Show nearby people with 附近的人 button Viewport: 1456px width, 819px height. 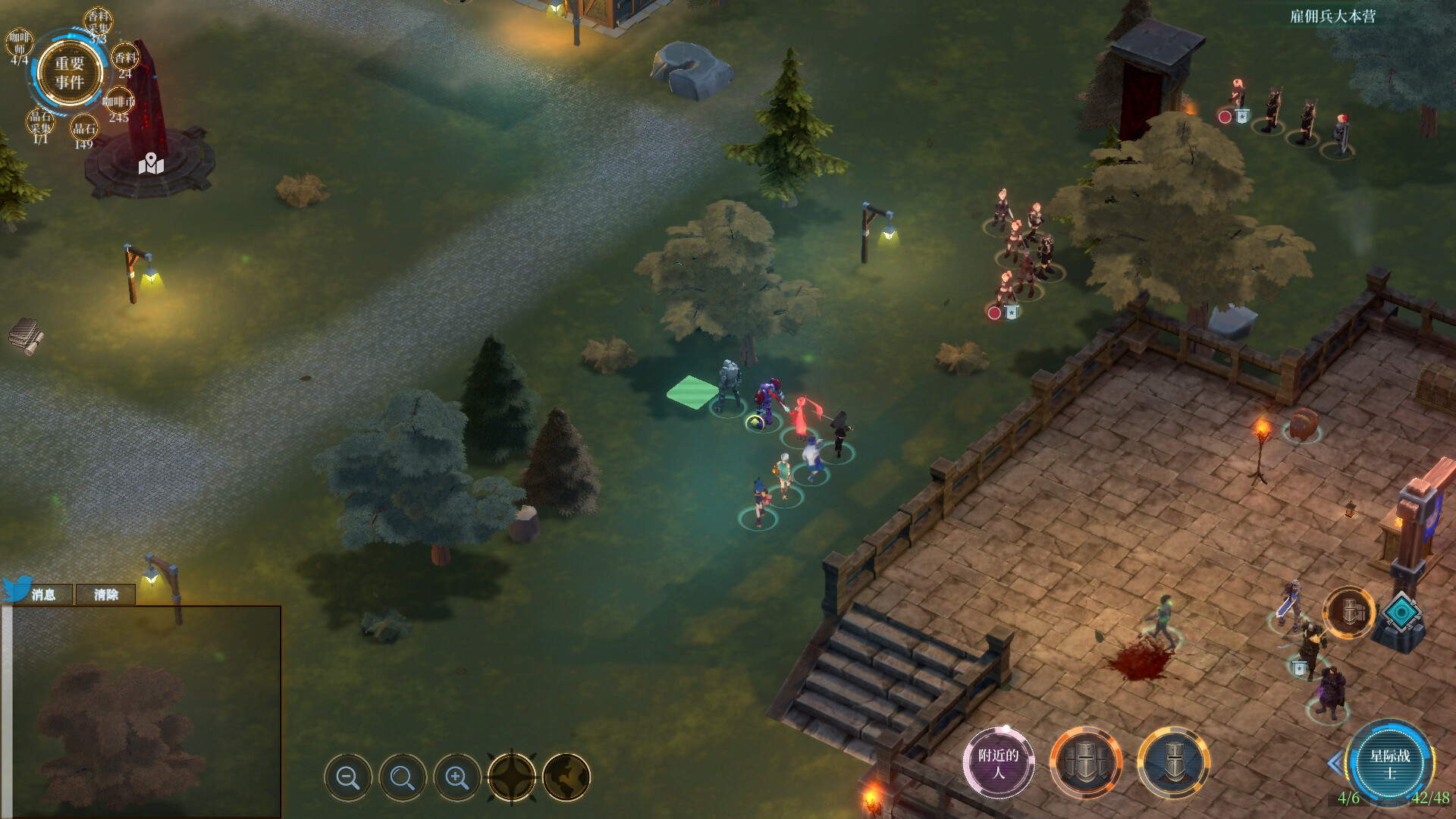(999, 763)
